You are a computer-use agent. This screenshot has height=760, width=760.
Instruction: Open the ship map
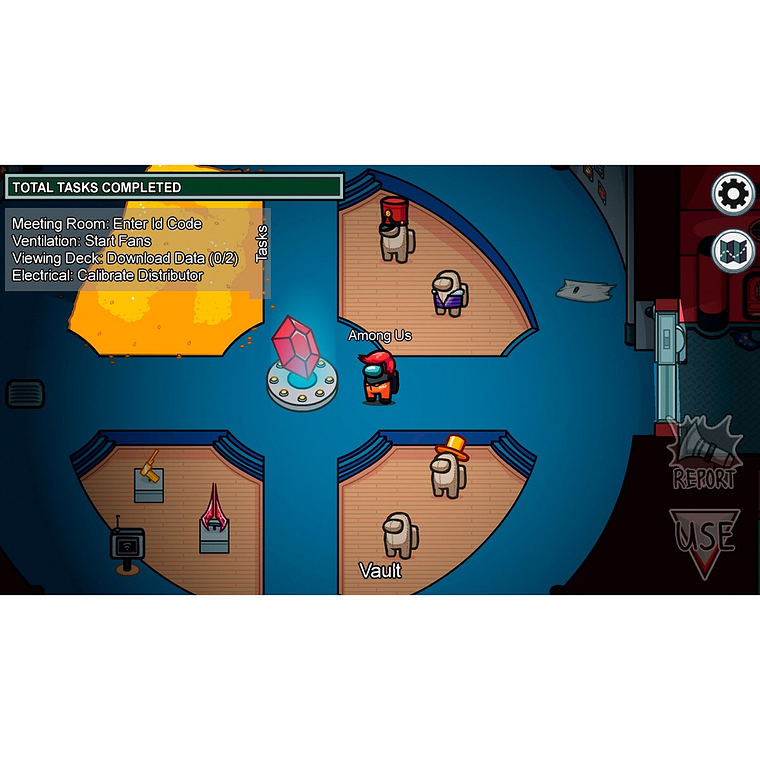(x=733, y=250)
